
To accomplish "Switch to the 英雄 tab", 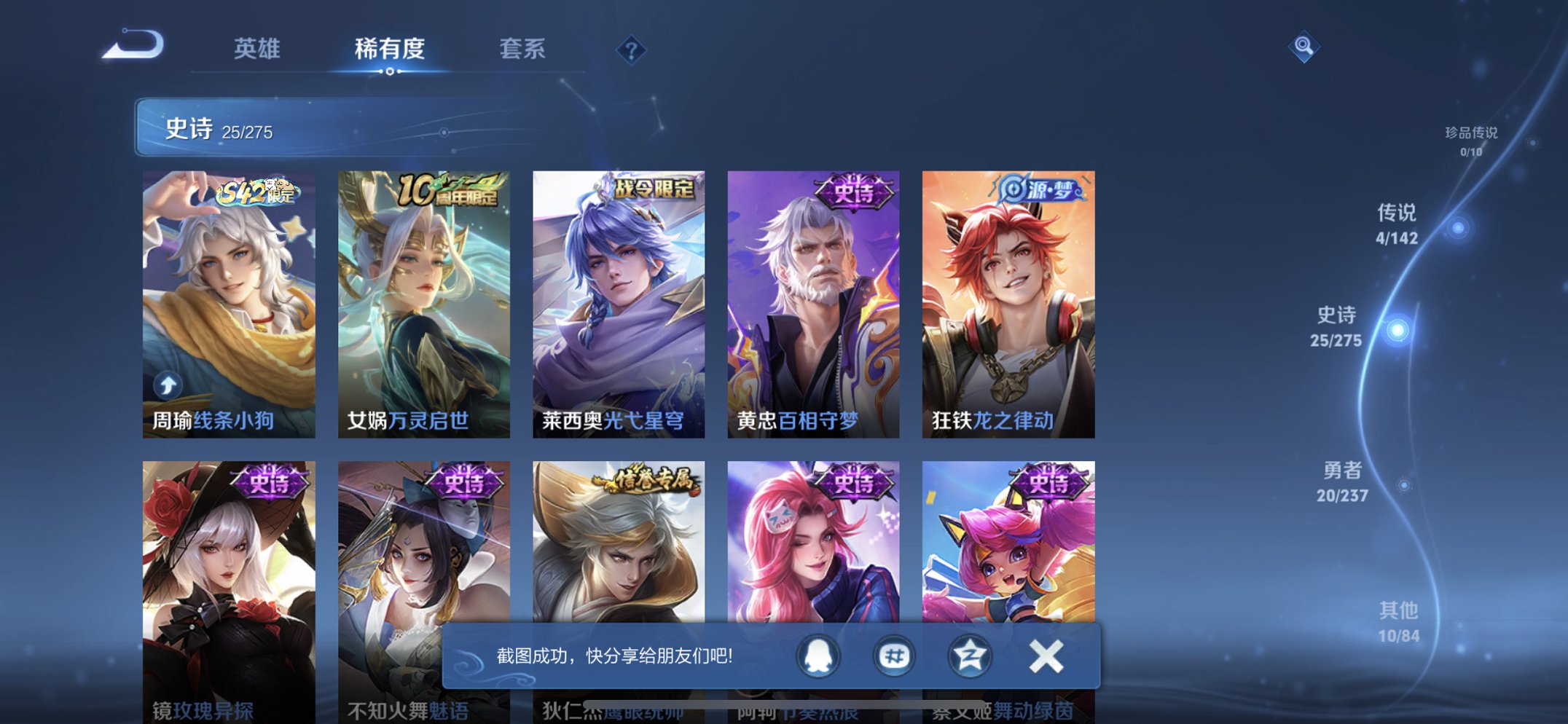I will coord(257,47).
